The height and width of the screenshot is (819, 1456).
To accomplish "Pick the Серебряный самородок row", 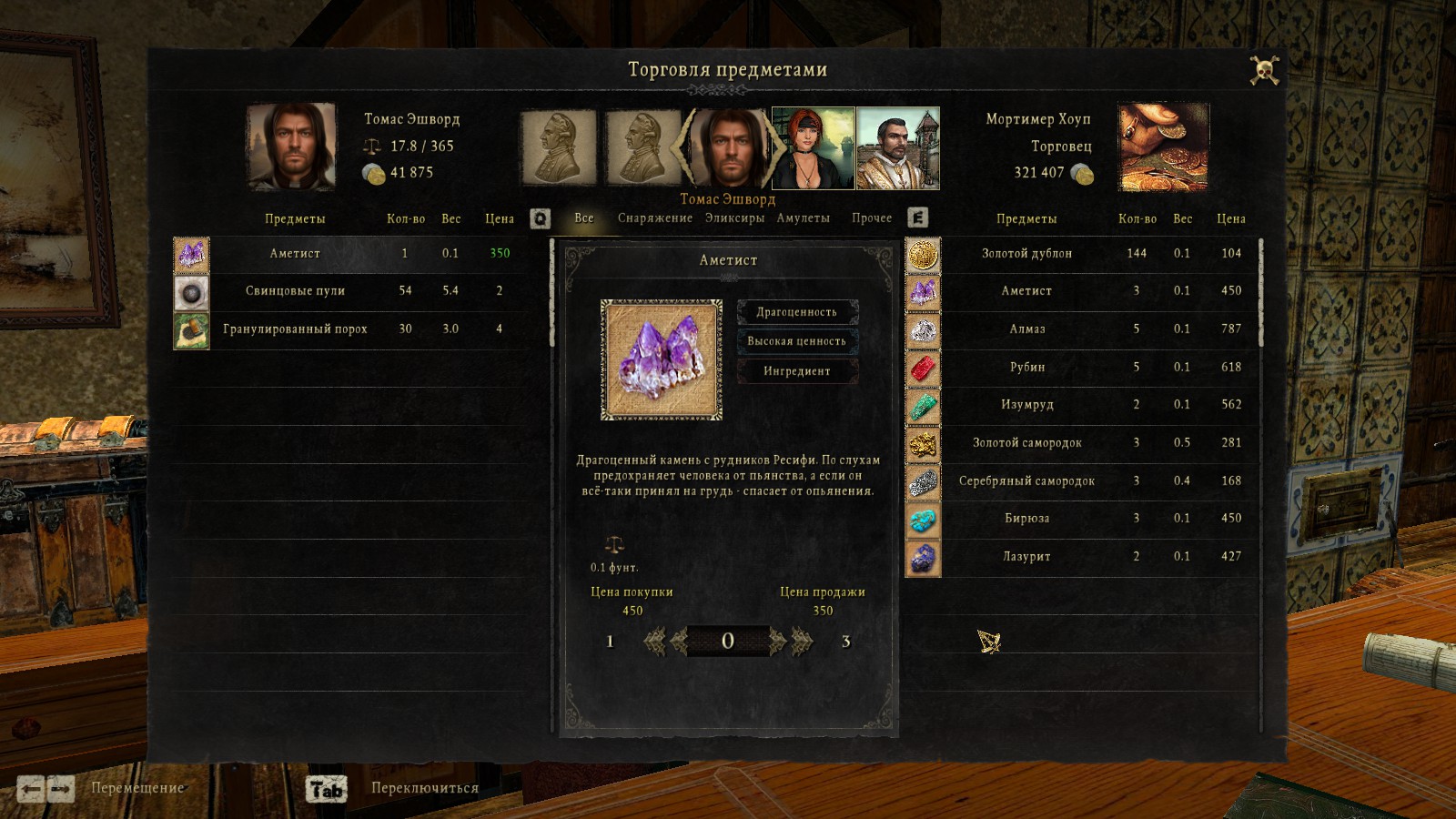I will tap(1026, 481).
